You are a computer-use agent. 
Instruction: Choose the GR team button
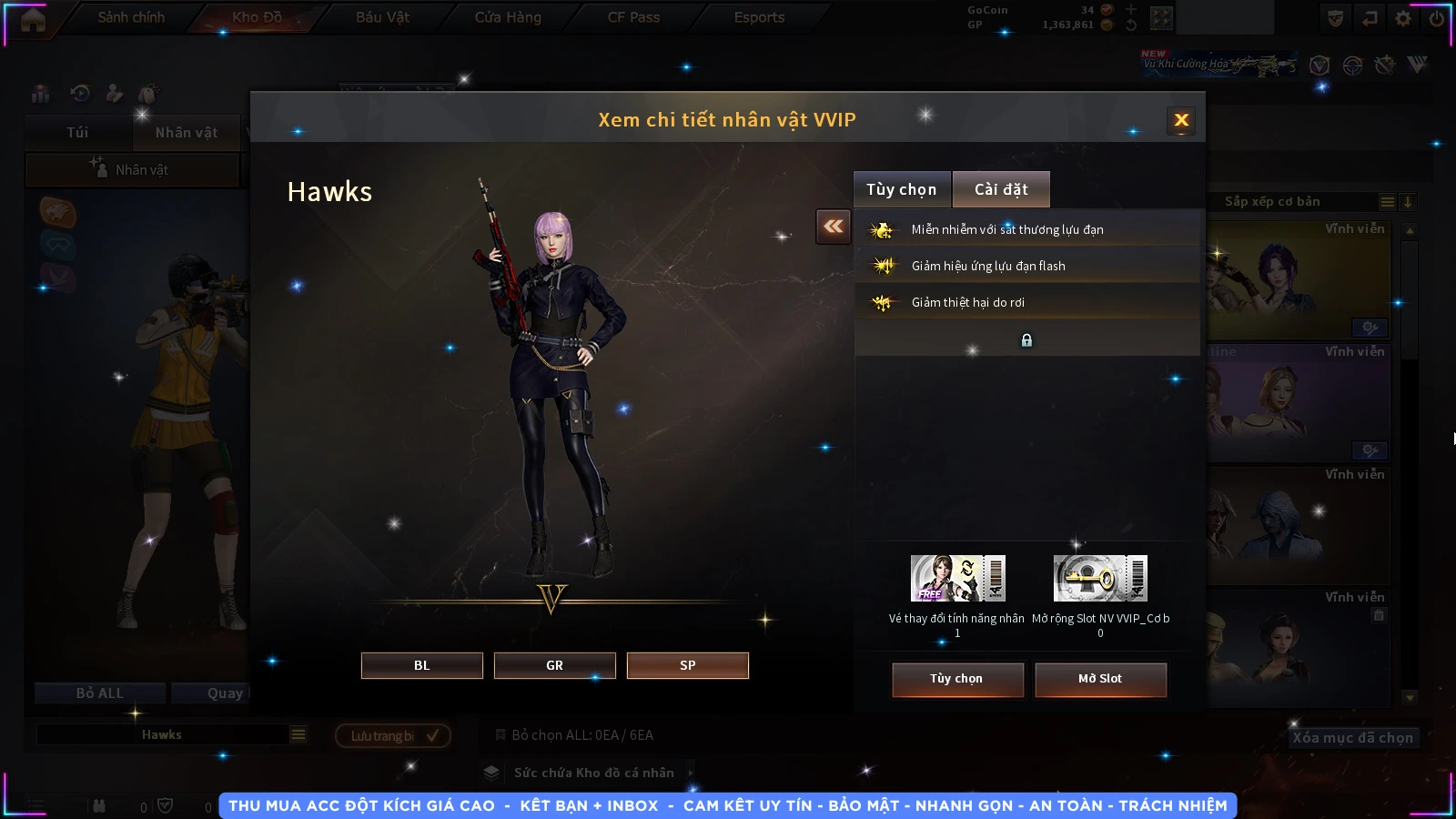554,665
